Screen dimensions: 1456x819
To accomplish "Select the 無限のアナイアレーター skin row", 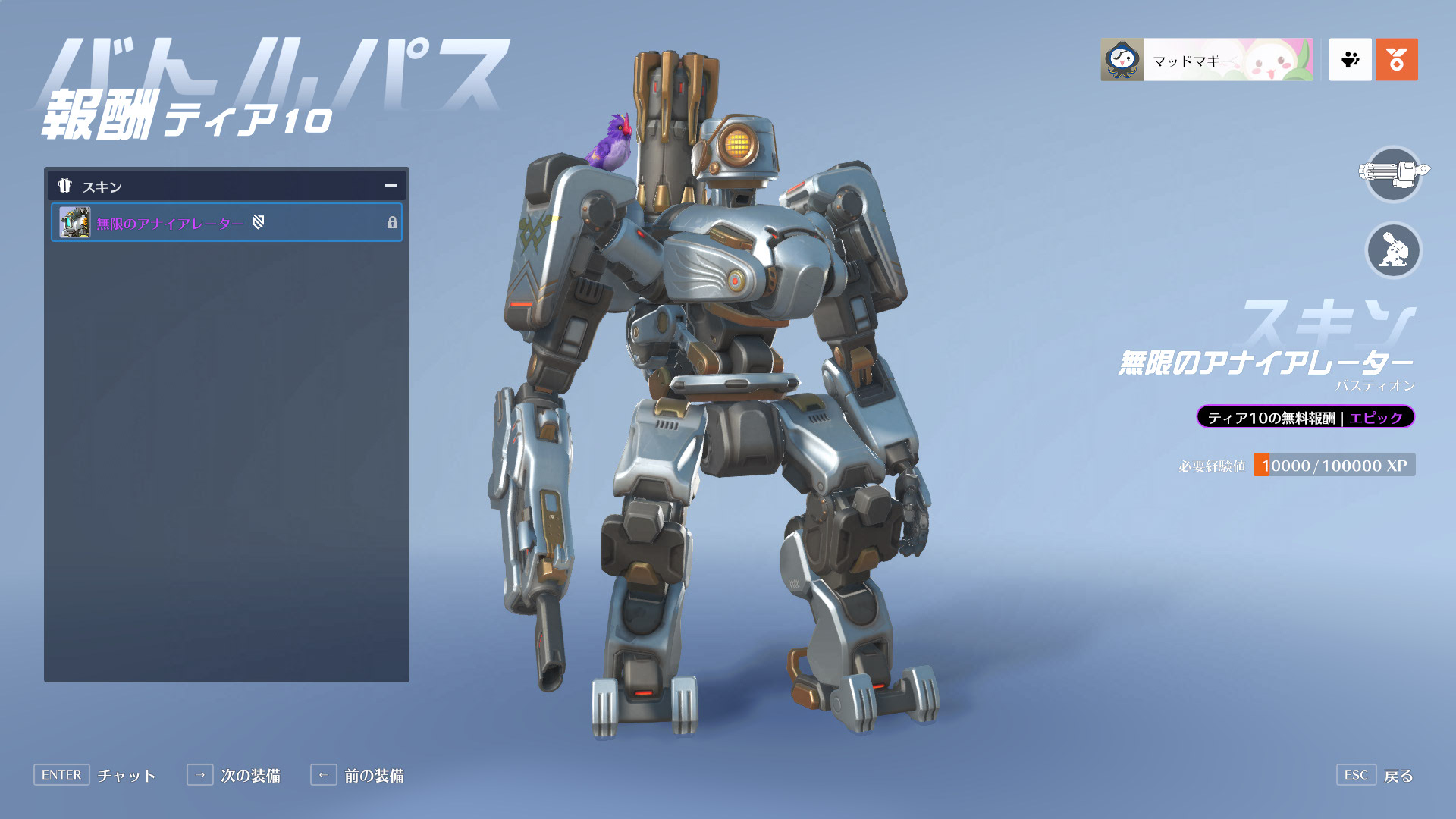I will [226, 223].
